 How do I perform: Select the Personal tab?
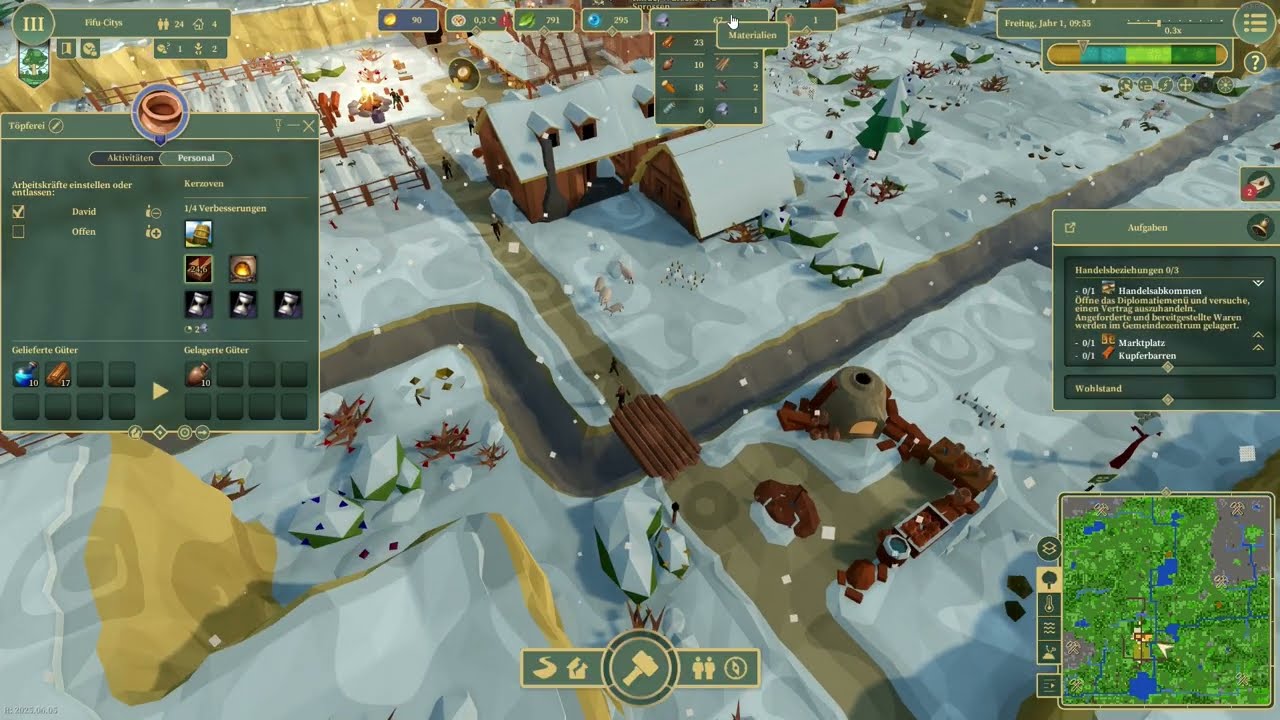[195, 158]
